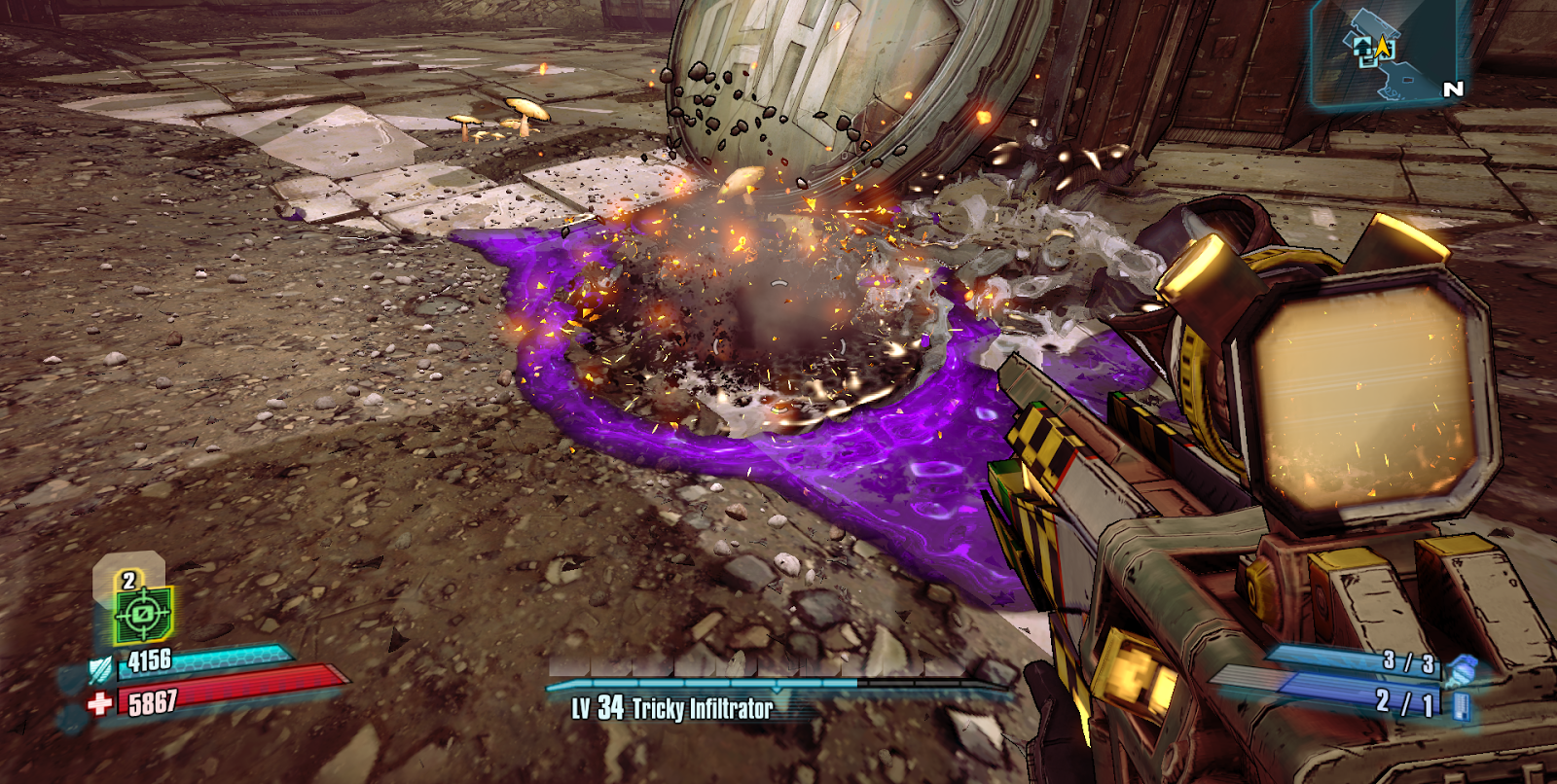Click the grenade icon beside the 3/3 count
Image resolution: width=1557 pixels, height=784 pixels.
pos(1461,669)
